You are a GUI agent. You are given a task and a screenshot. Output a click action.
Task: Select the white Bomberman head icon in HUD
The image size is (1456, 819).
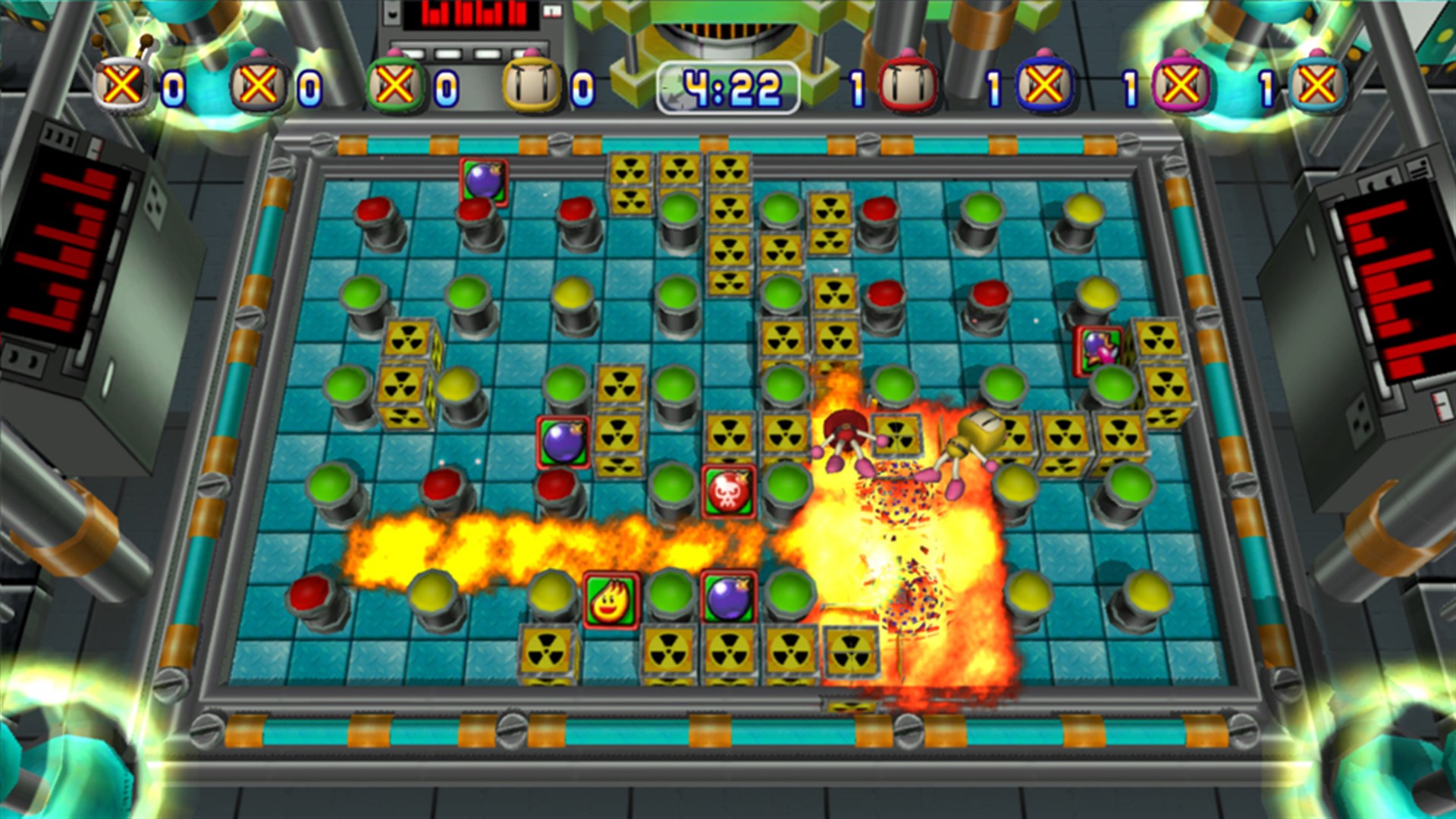point(531,83)
